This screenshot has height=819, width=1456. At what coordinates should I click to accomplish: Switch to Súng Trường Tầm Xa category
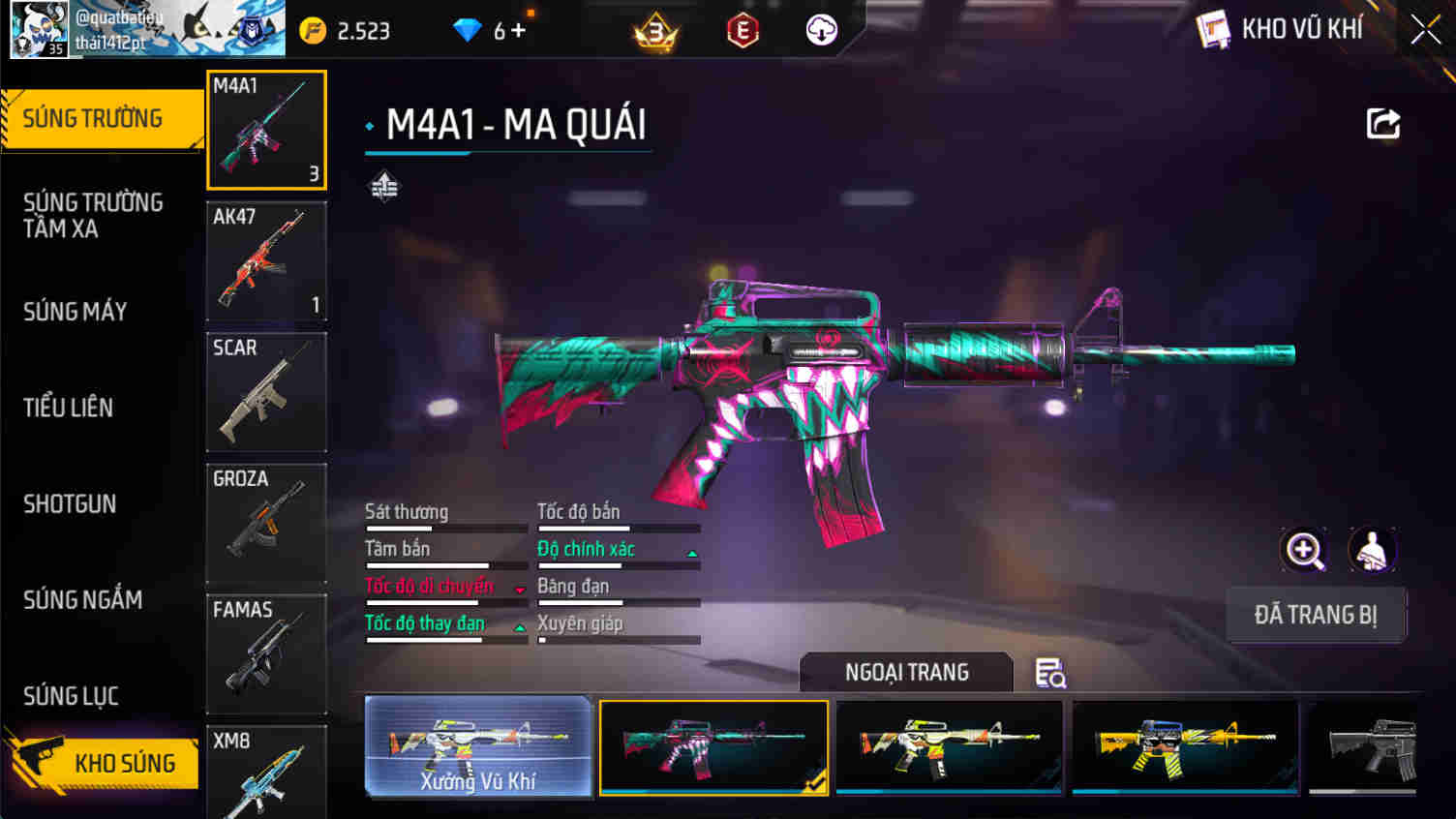click(x=93, y=215)
